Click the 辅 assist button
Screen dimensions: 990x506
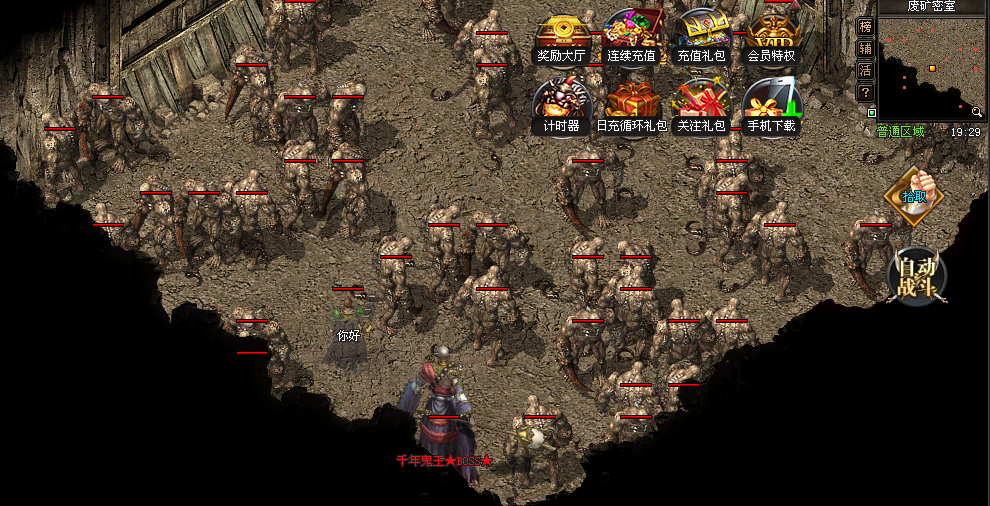[866, 48]
